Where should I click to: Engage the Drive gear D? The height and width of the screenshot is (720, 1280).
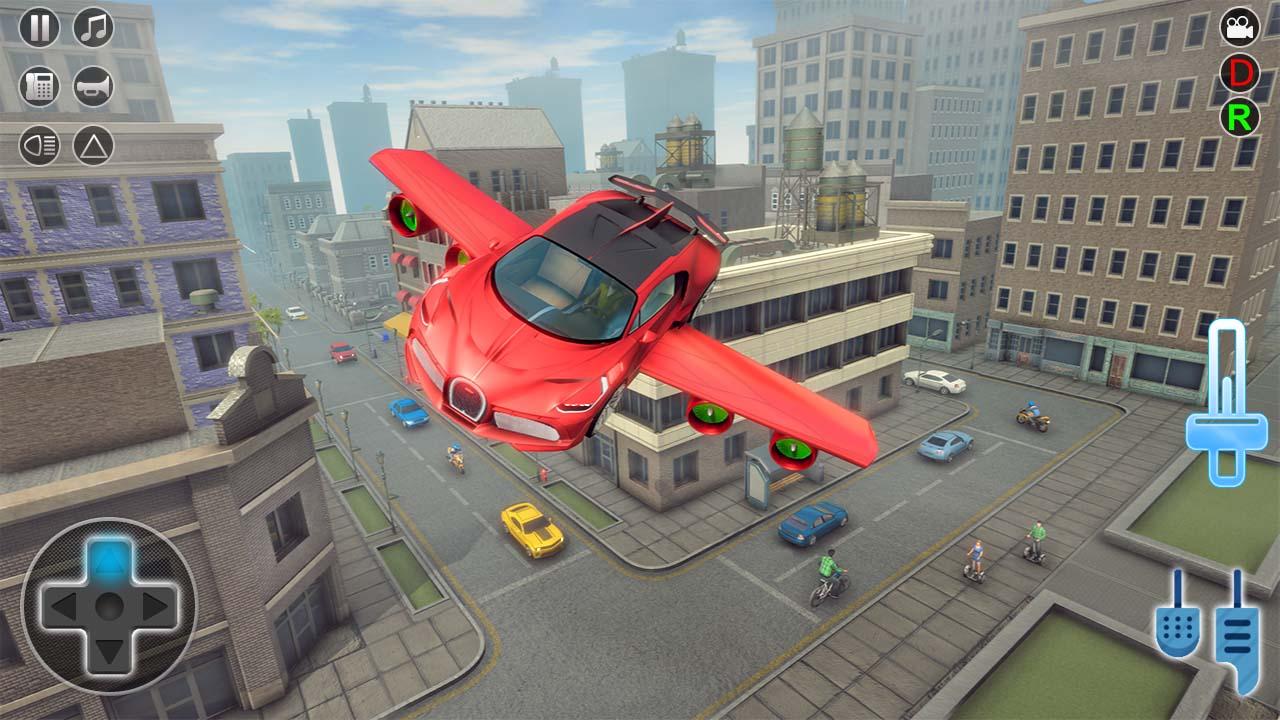[1240, 73]
